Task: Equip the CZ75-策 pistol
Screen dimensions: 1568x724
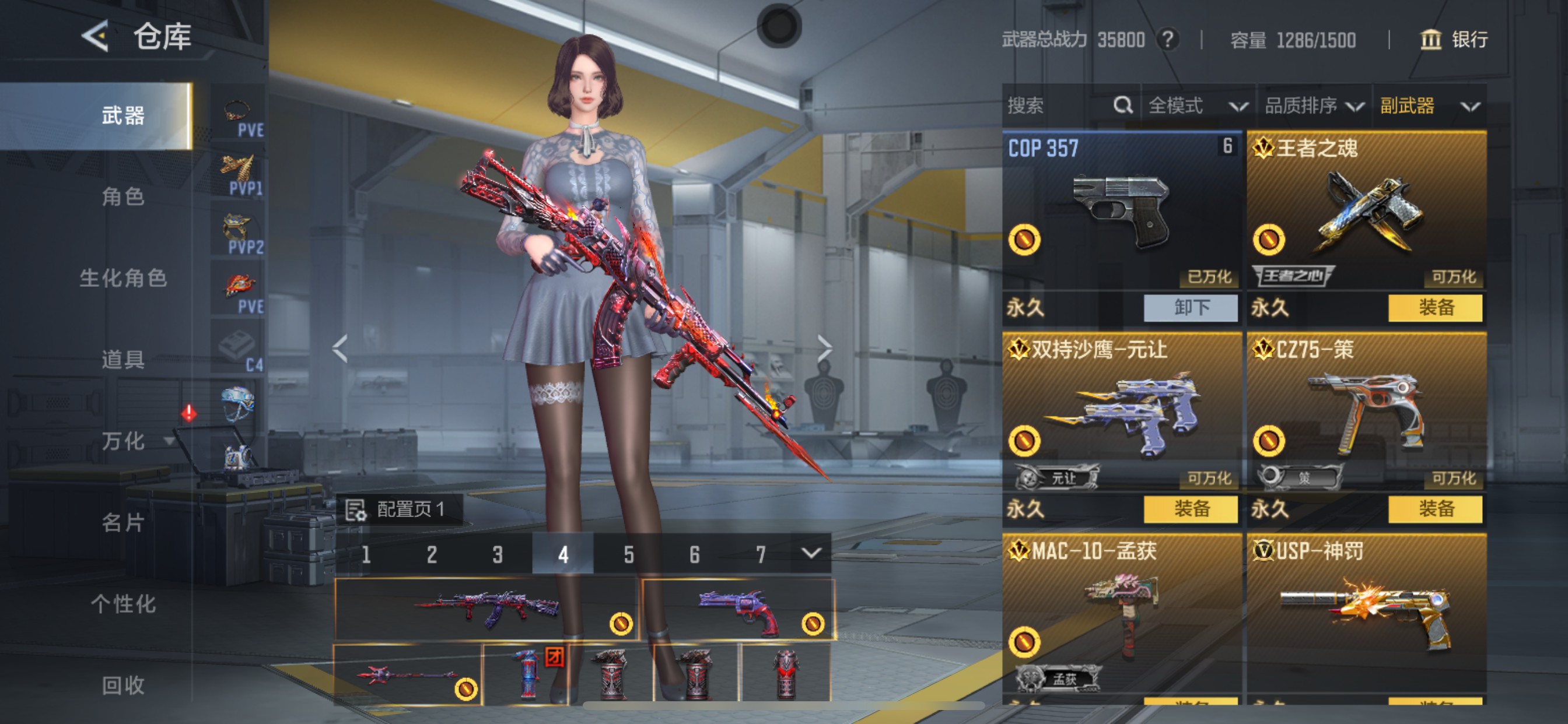Action: point(1434,509)
